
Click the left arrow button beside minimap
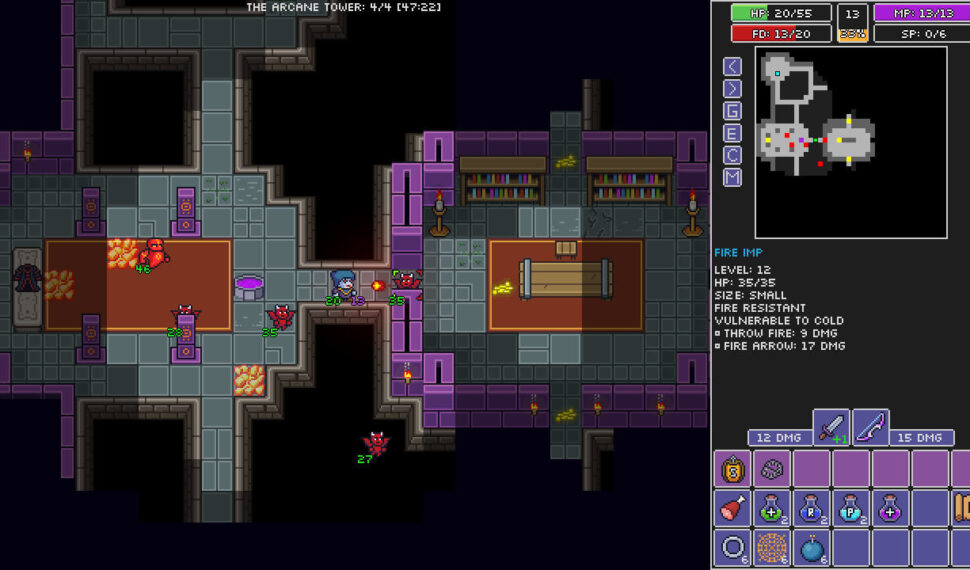pyautogui.click(x=733, y=66)
